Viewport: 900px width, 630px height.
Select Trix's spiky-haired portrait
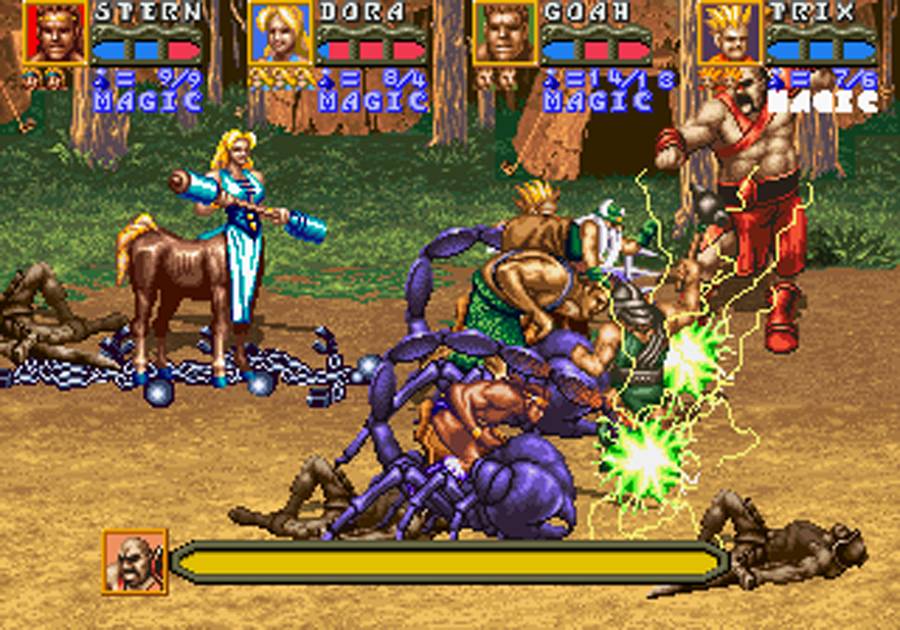click(x=730, y=33)
